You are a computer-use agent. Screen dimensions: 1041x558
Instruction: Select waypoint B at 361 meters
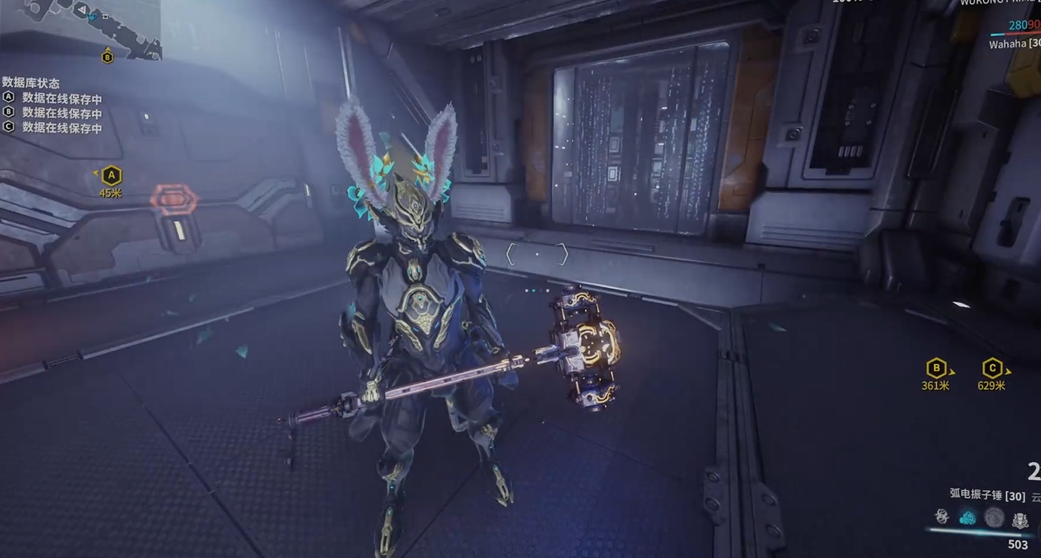tap(936, 369)
